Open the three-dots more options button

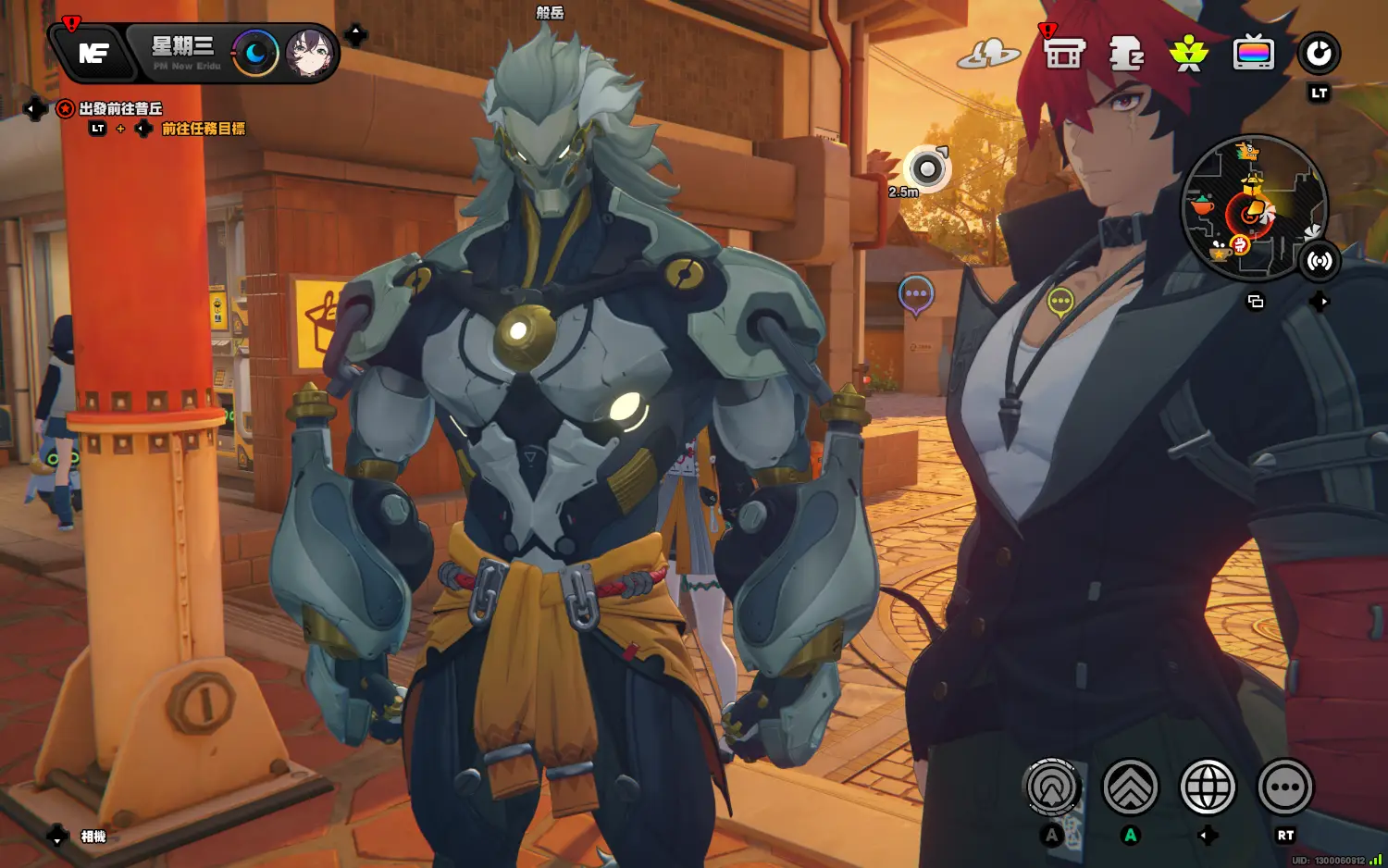coord(1285,787)
